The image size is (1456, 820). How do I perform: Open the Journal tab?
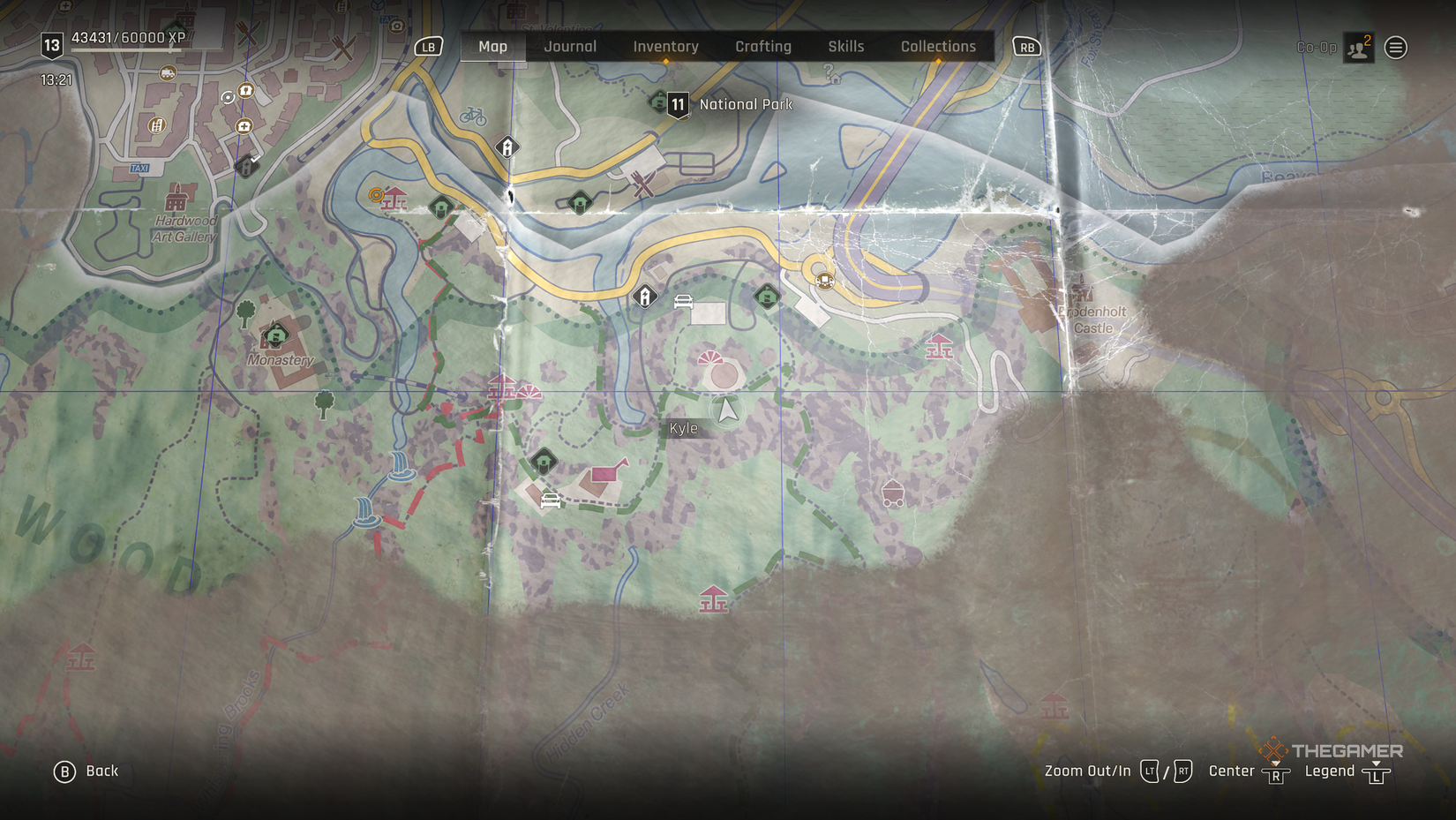tap(570, 46)
